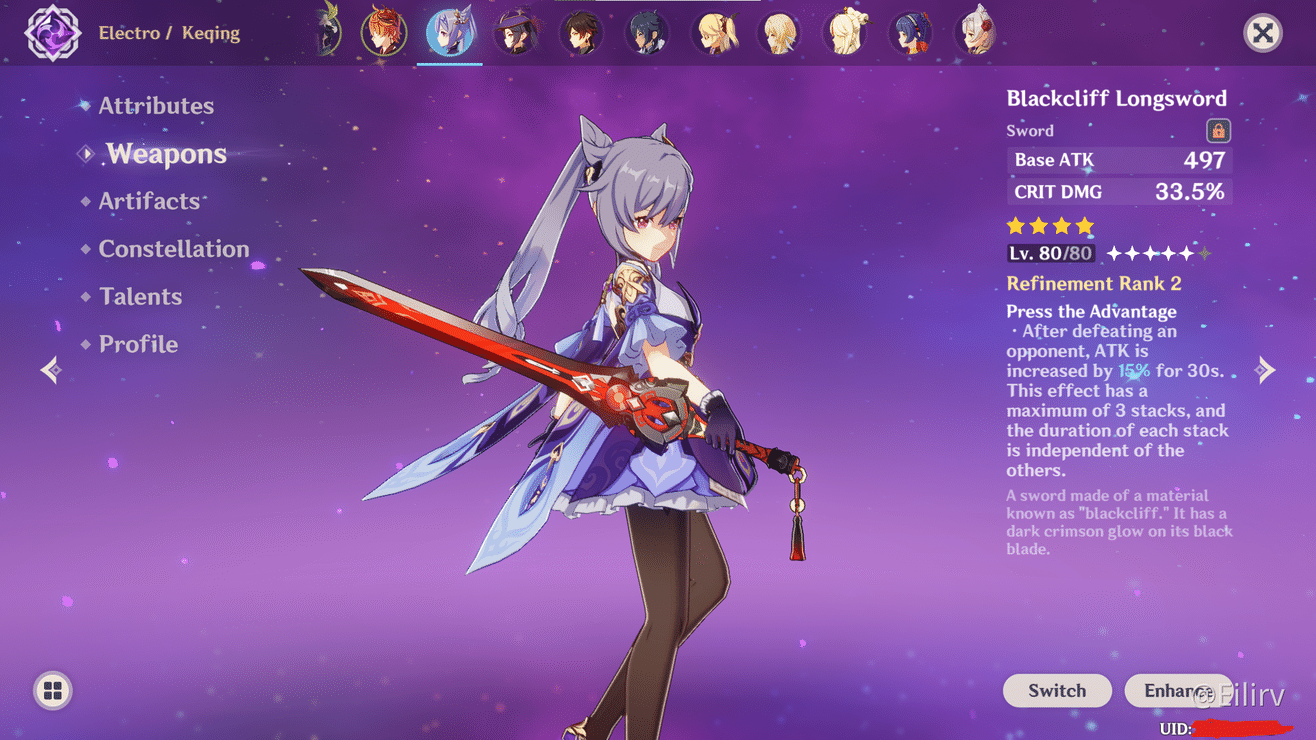Click the Blackcliff Longsword title text
Viewport: 1316px width, 740px height.
1117,98
